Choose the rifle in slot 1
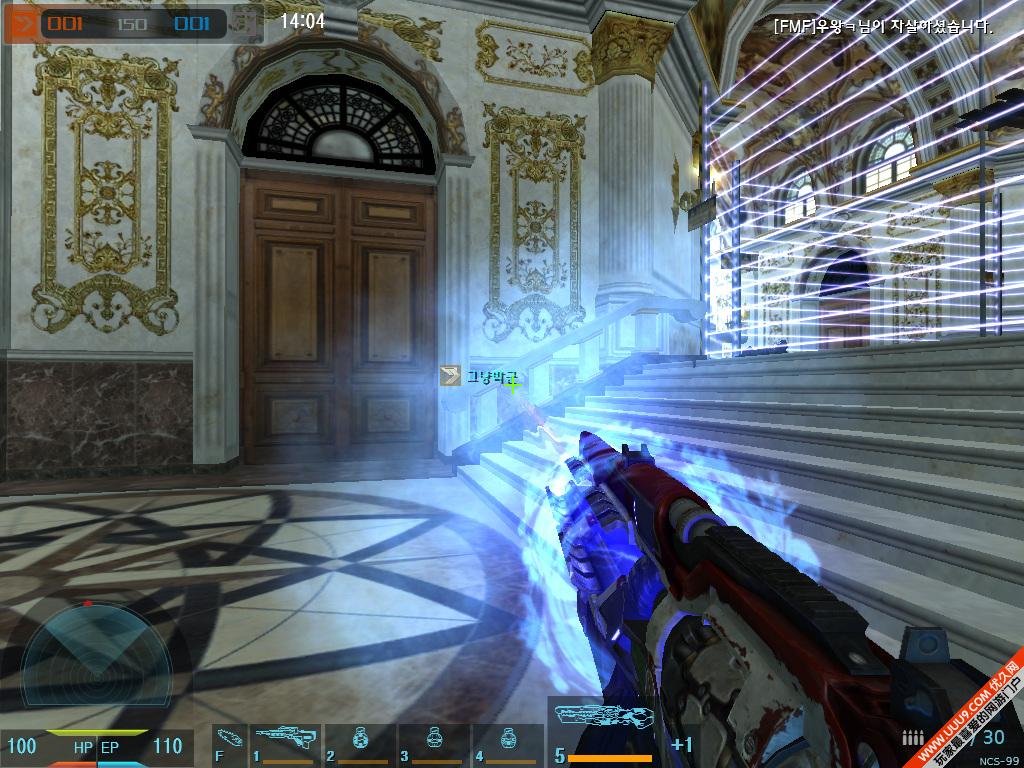This screenshot has width=1024, height=768. pos(284,745)
